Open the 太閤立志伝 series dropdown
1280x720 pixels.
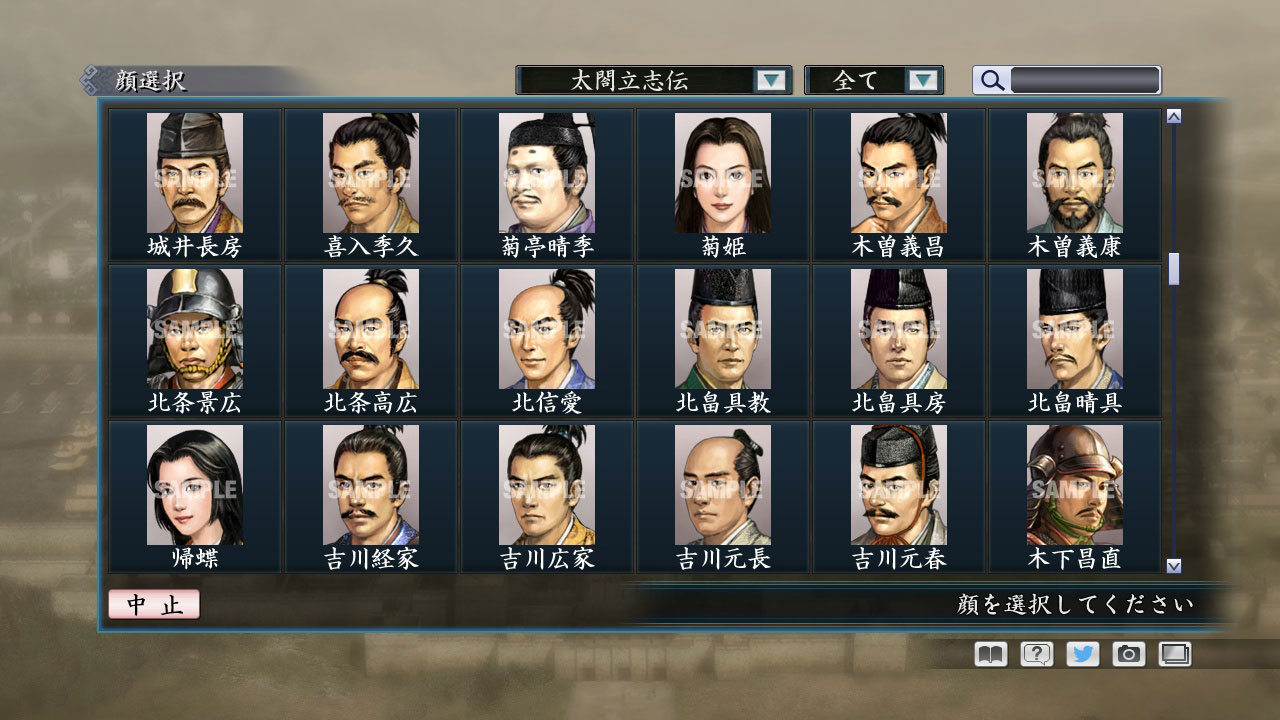769,80
